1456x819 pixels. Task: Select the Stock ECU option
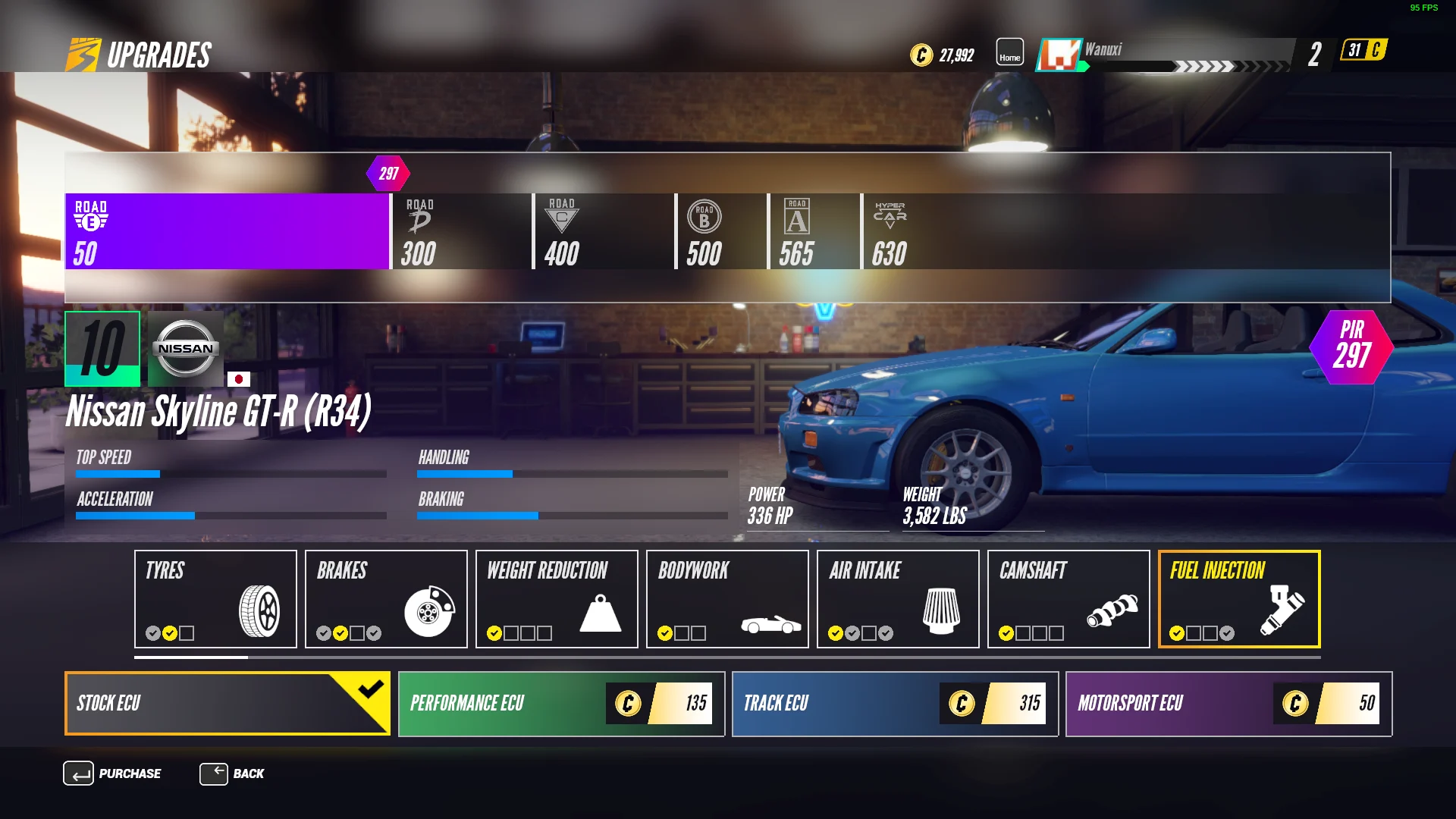point(227,704)
